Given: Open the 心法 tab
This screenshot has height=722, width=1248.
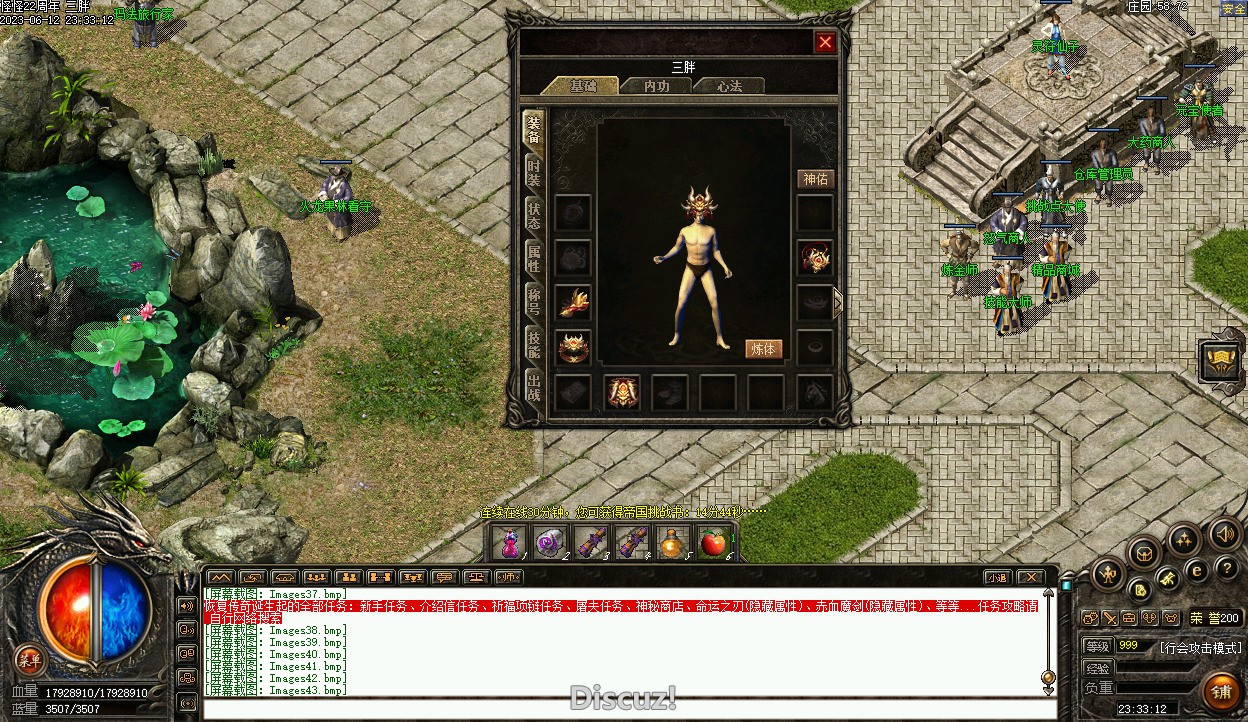Looking at the screenshot, I should pos(730,87).
